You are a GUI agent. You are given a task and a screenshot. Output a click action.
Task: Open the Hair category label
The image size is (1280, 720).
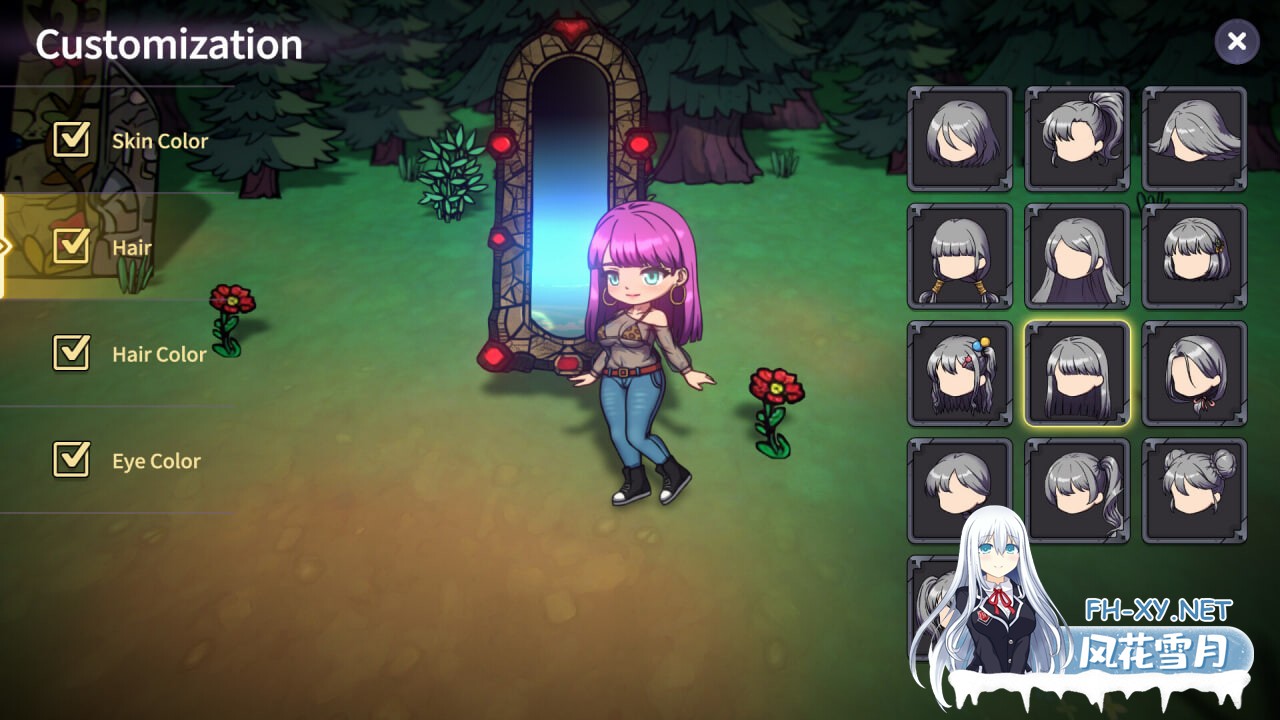[135, 246]
